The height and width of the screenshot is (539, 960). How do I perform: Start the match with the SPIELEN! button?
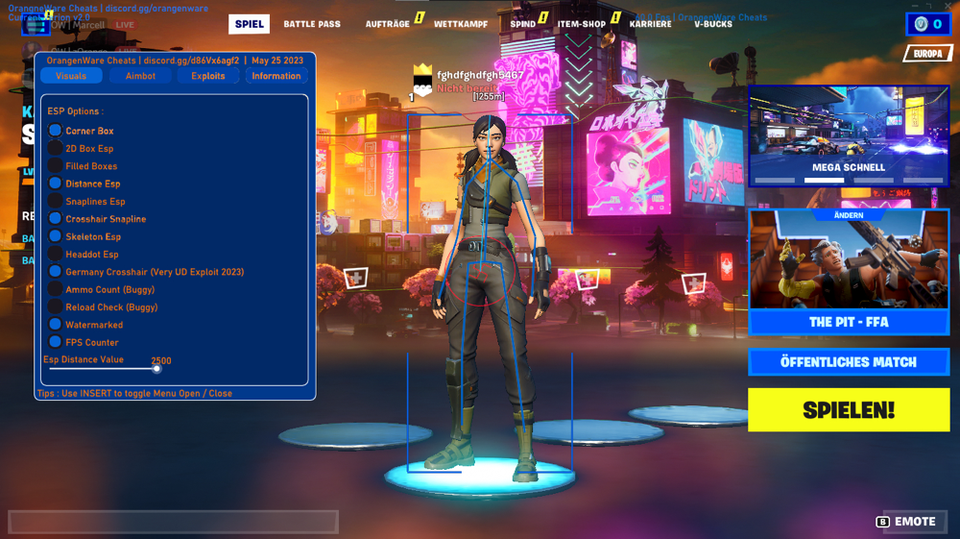pyautogui.click(x=848, y=410)
